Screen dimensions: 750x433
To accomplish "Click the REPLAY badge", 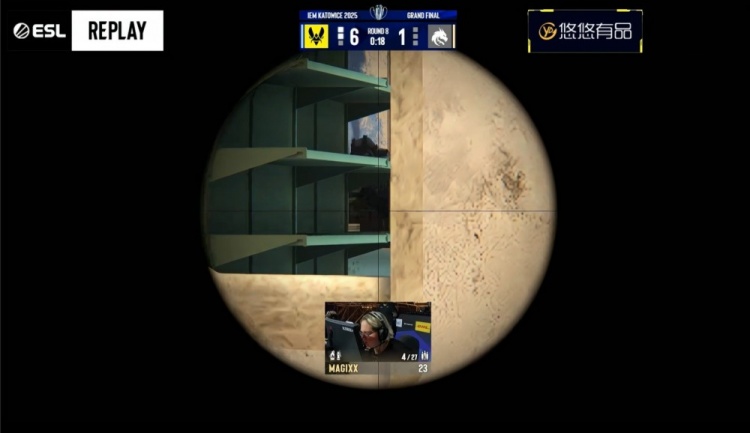I will 117,31.
